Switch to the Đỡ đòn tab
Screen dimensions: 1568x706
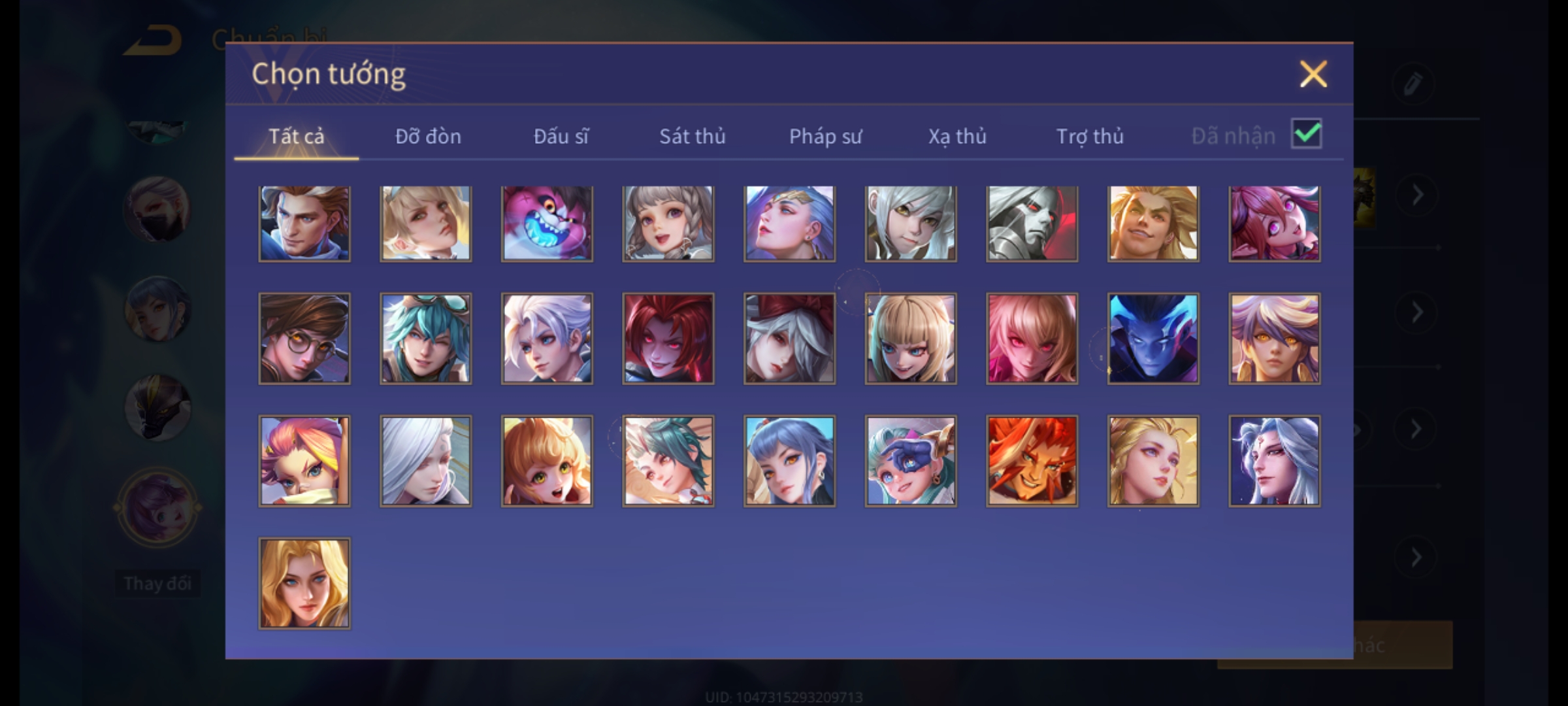tap(428, 136)
